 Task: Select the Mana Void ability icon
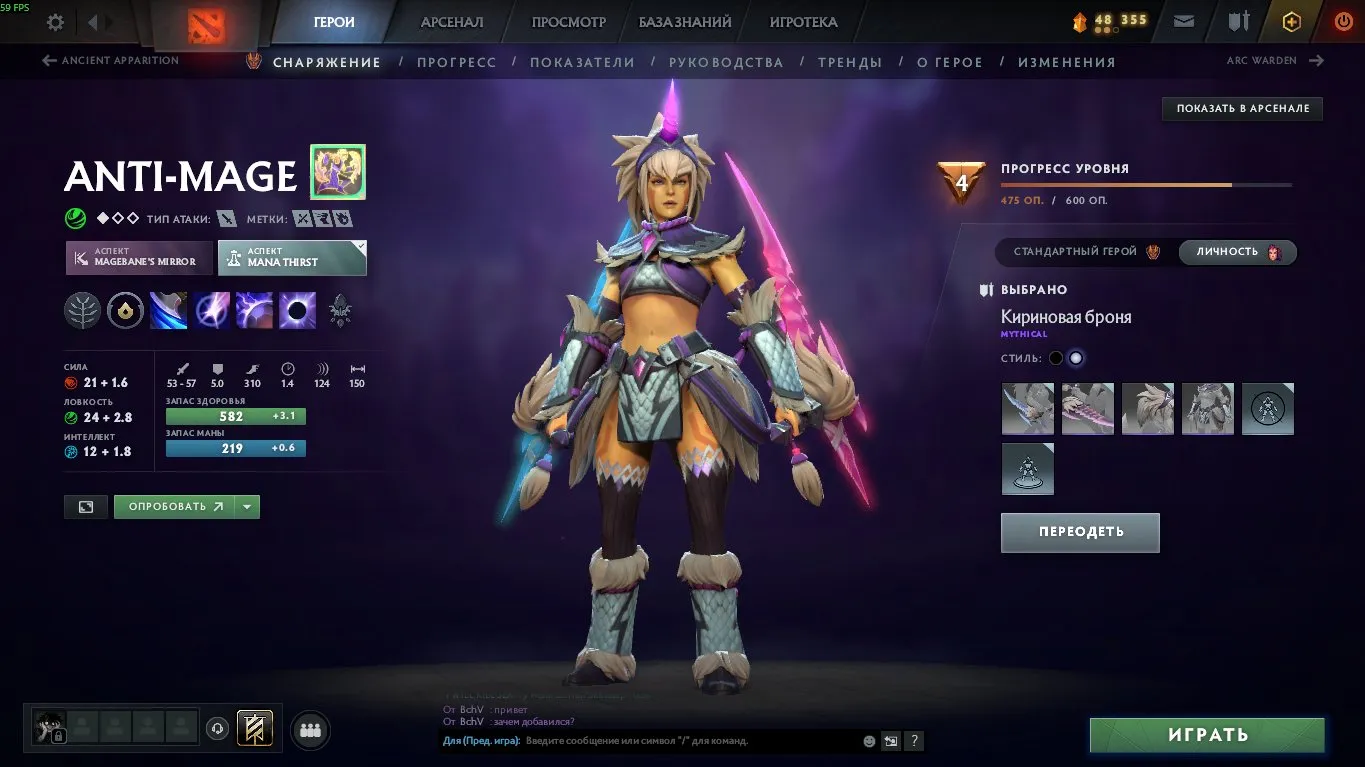(x=297, y=310)
